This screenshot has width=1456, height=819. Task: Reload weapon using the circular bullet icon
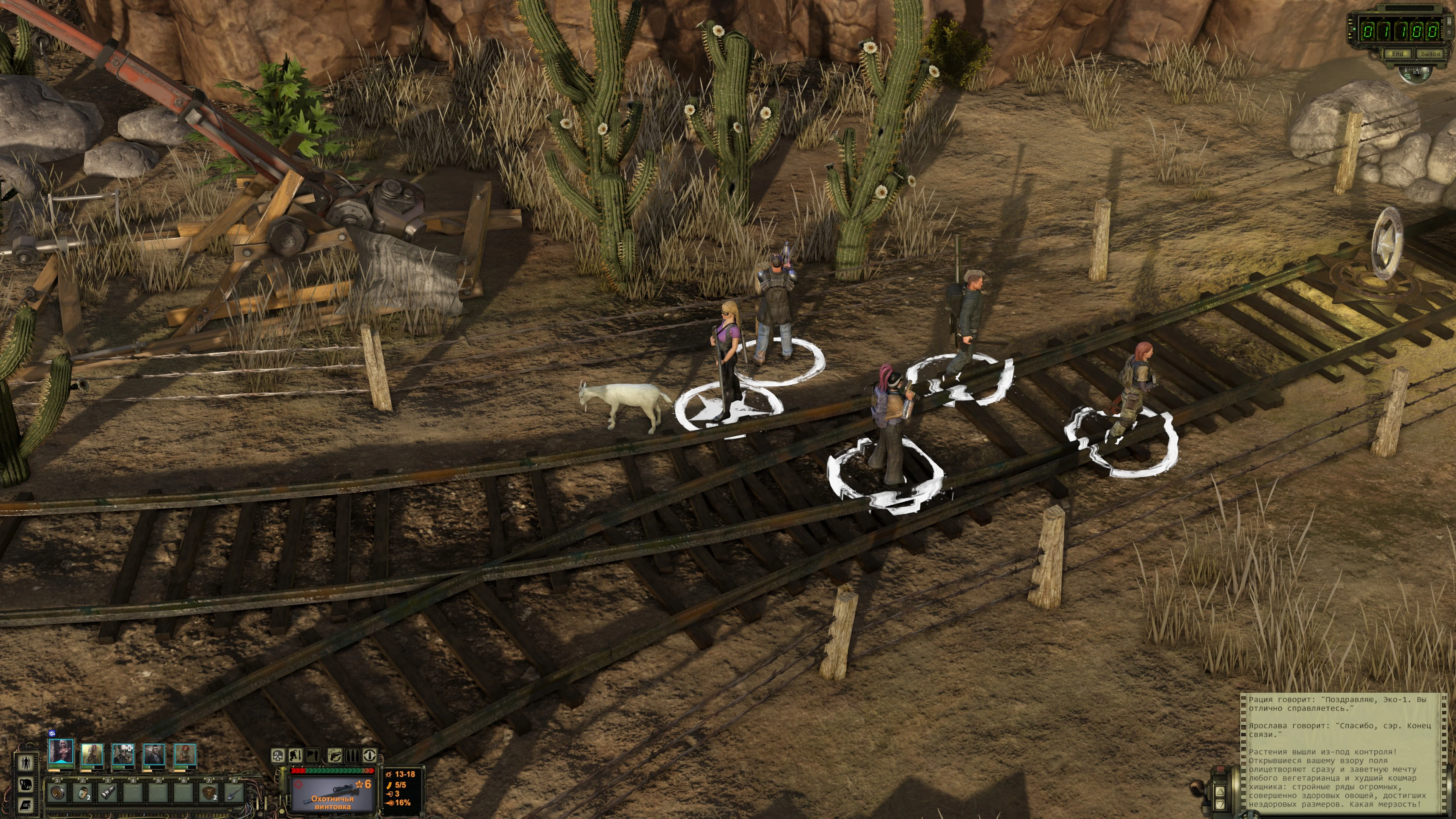tap(369, 755)
